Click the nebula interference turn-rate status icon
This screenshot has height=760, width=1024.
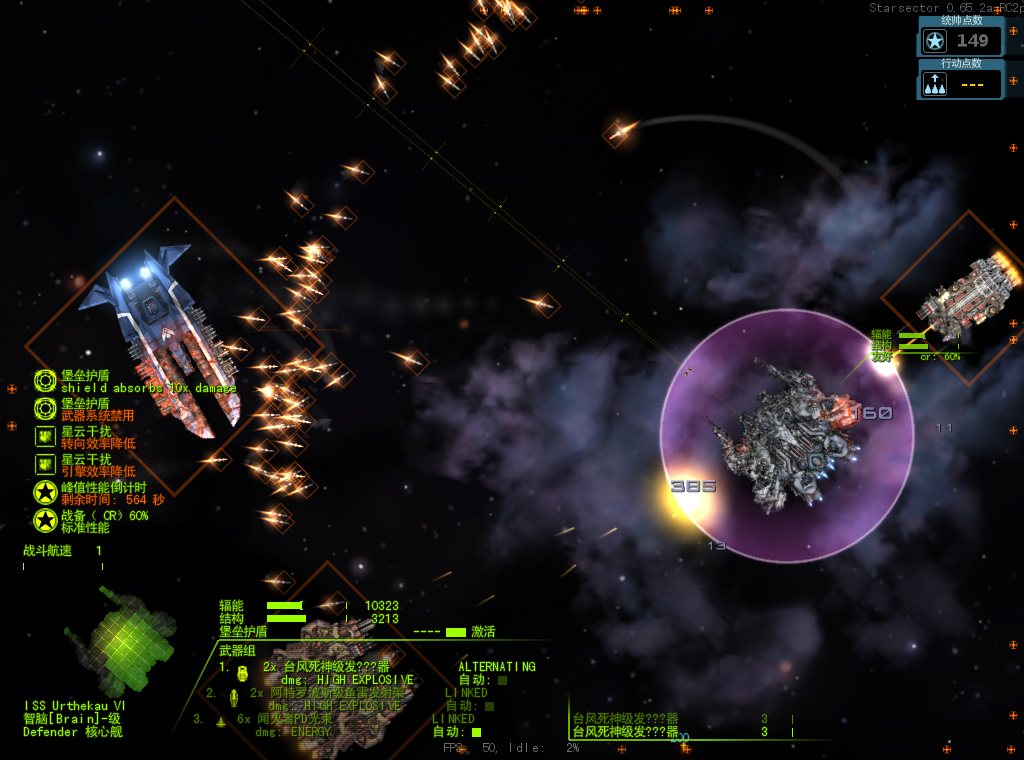(45, 436)
